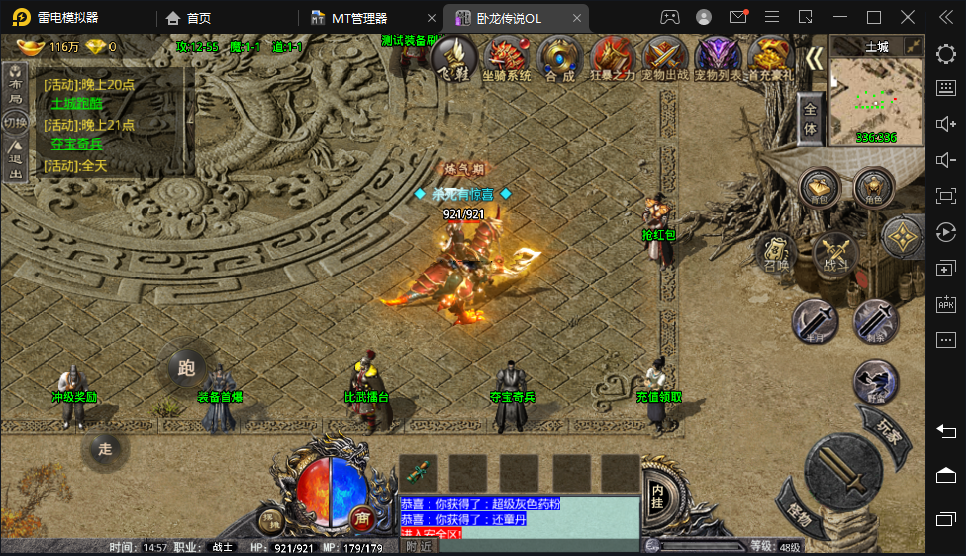The width and height of the screenshot is (966, 556).
Task: Collapse the top icon bar with the arrow
Action: (x=815, y=59)
